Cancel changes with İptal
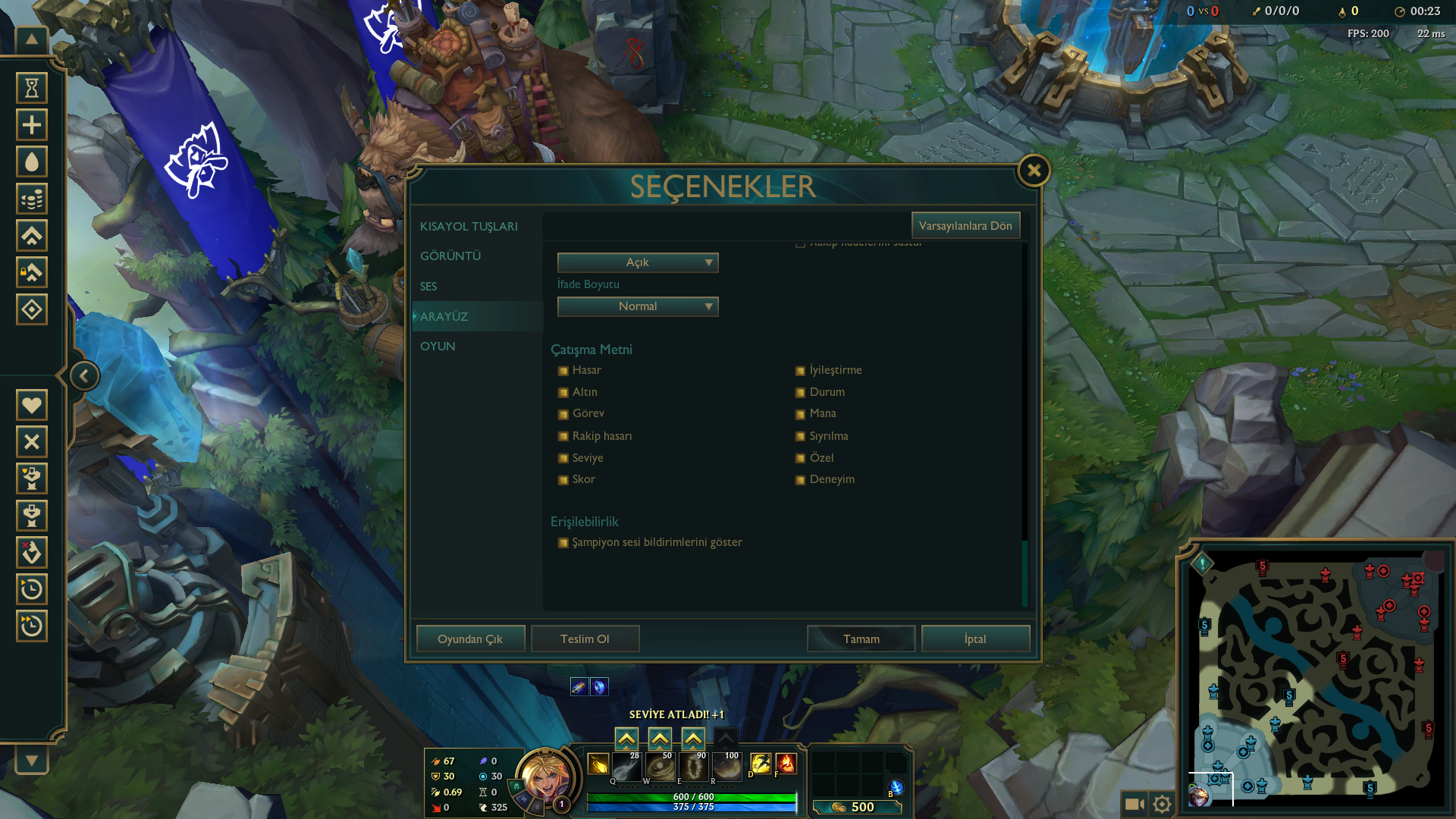Screen dimensions: 1456x819 pos(975,639)
